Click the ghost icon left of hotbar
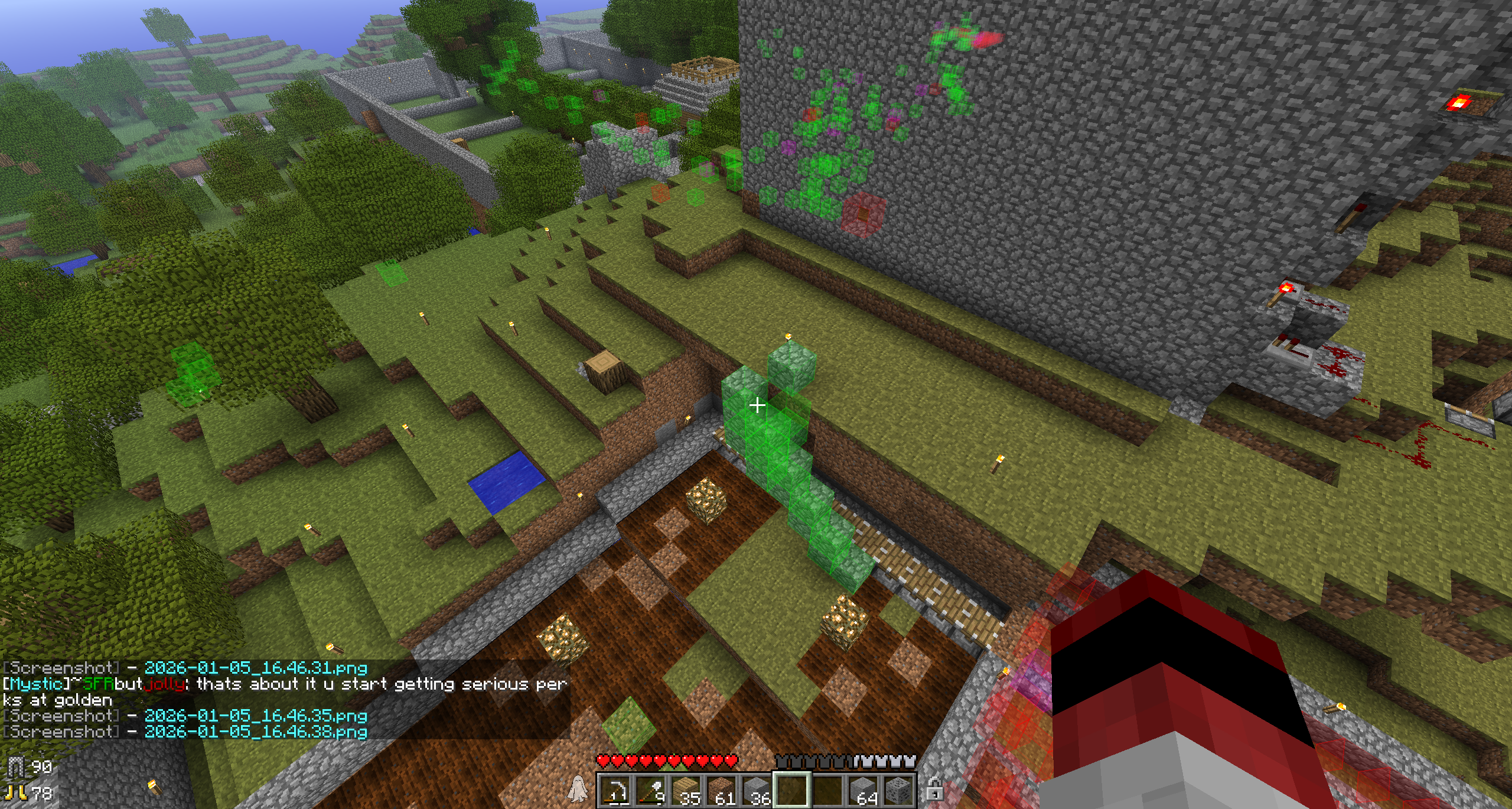The image size is (1512, 809). tap(577, 789)
